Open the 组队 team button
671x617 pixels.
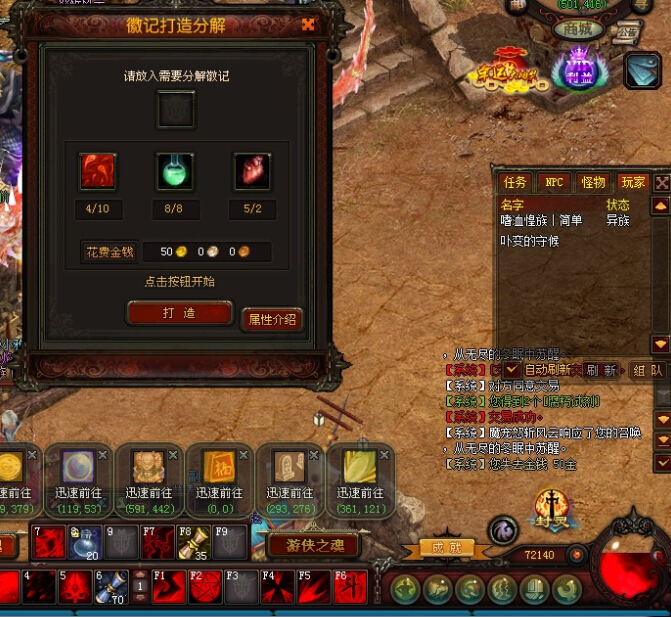648,370
